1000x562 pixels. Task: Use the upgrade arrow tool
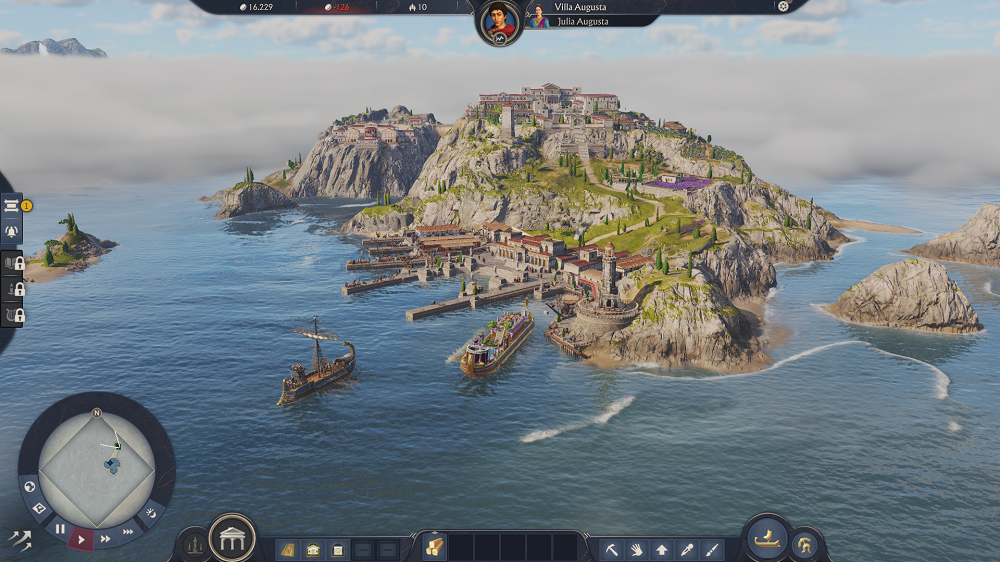(x=661, y=549)
